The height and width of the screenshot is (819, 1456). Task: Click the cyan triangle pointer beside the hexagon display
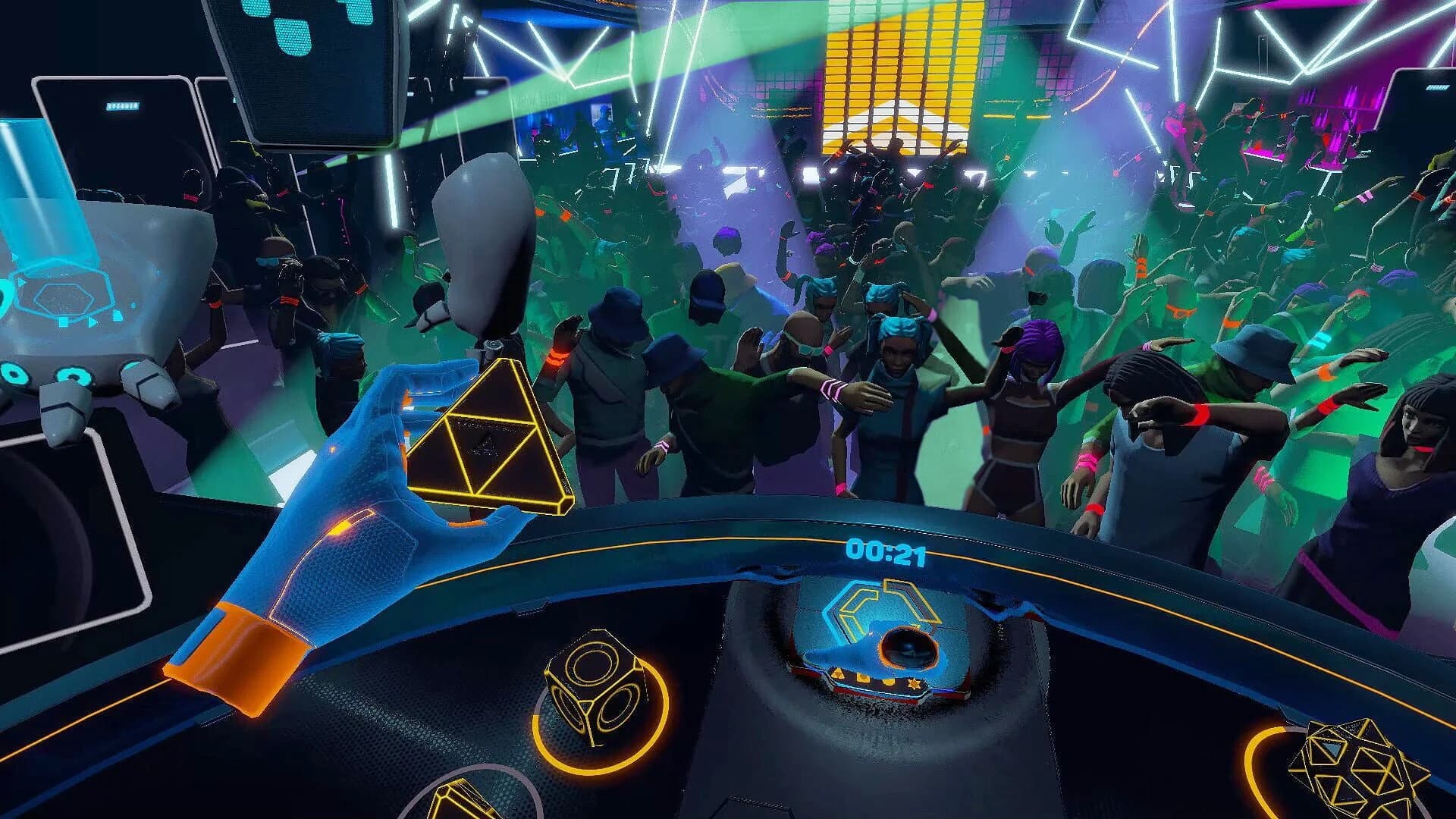tap(93, 322)
